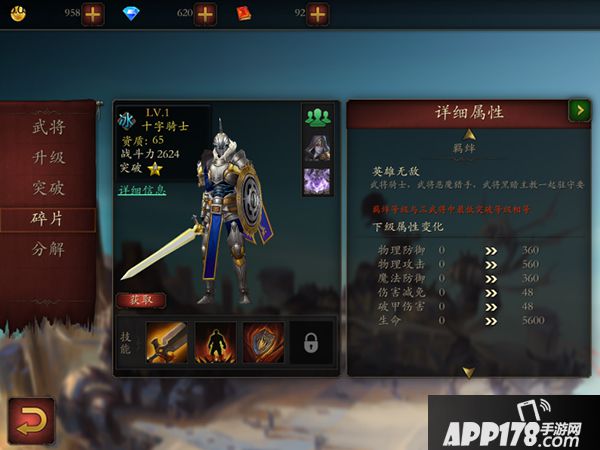Open the green team members icon
The width and height of the screenshot is (600, 450).
click(x=317, y=116)
